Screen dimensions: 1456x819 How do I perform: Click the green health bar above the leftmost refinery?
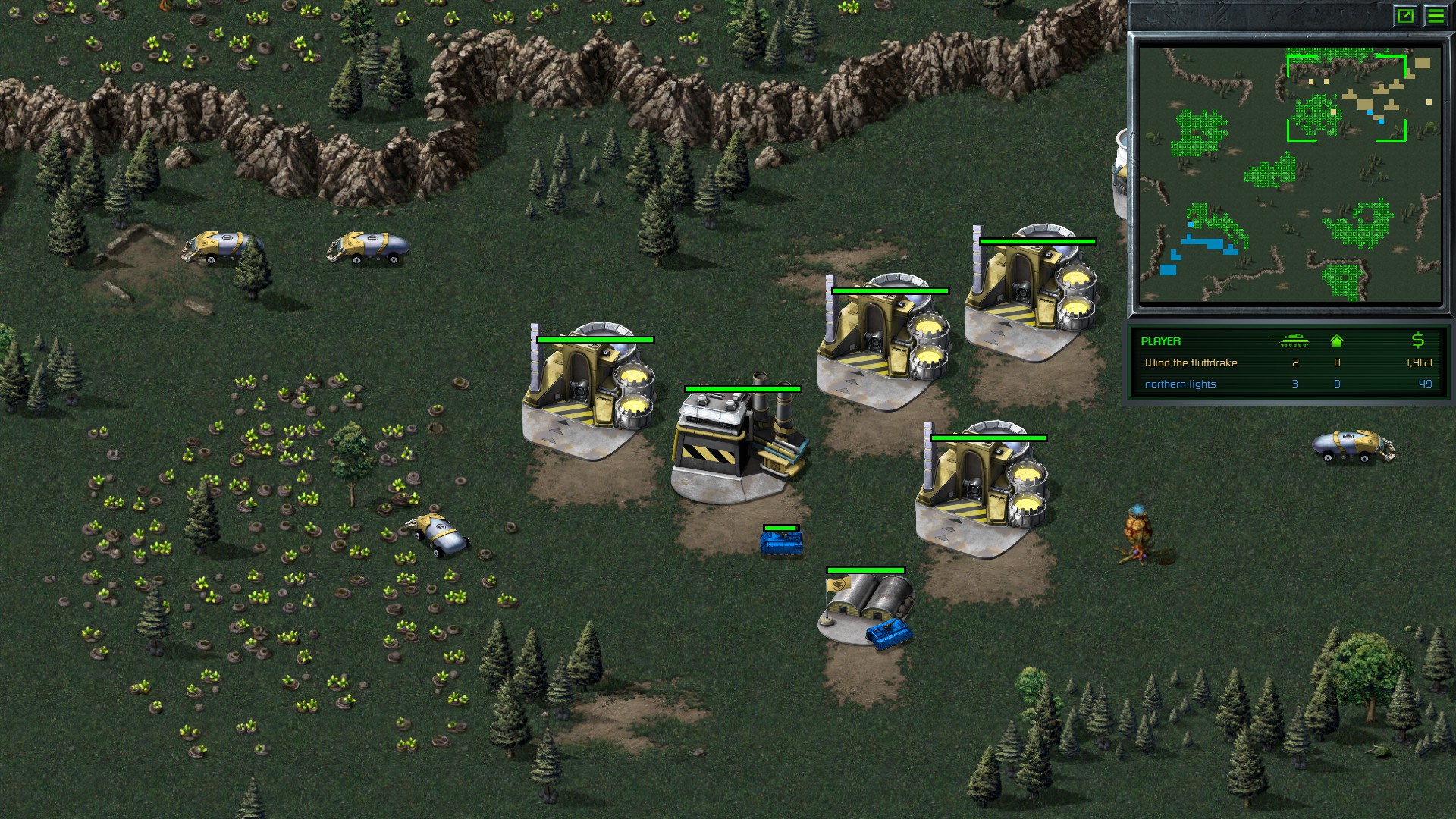(x=595, y=340)
